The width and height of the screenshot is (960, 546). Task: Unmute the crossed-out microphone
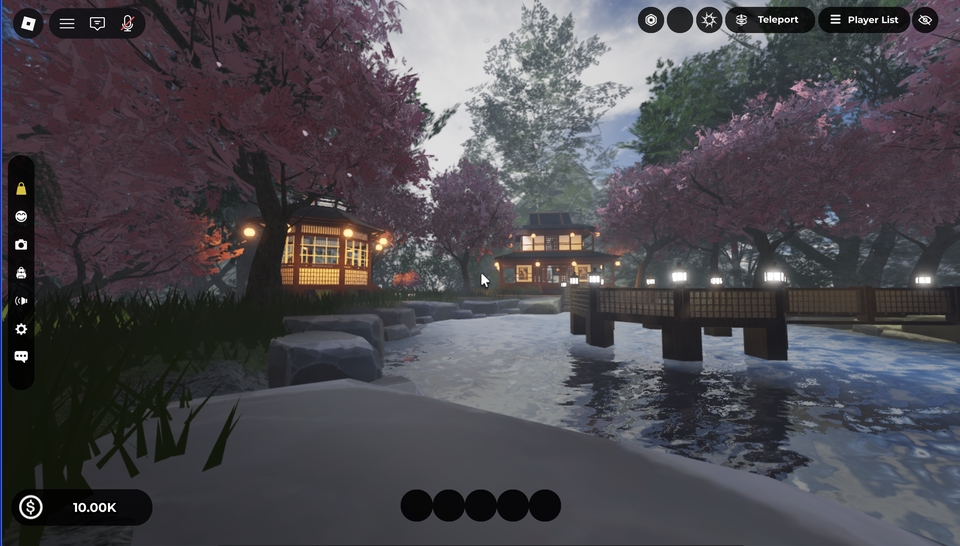coord(127,23)
